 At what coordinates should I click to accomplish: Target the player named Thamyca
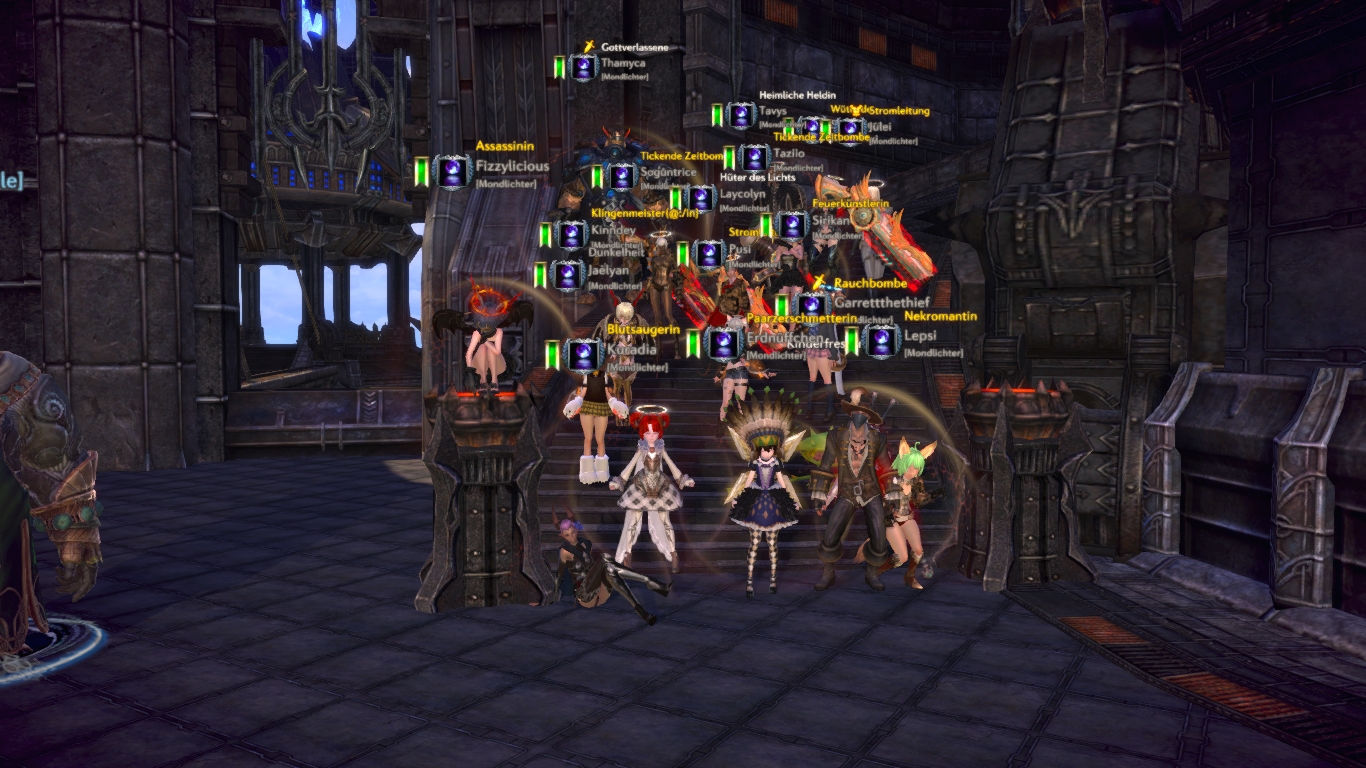623,63
